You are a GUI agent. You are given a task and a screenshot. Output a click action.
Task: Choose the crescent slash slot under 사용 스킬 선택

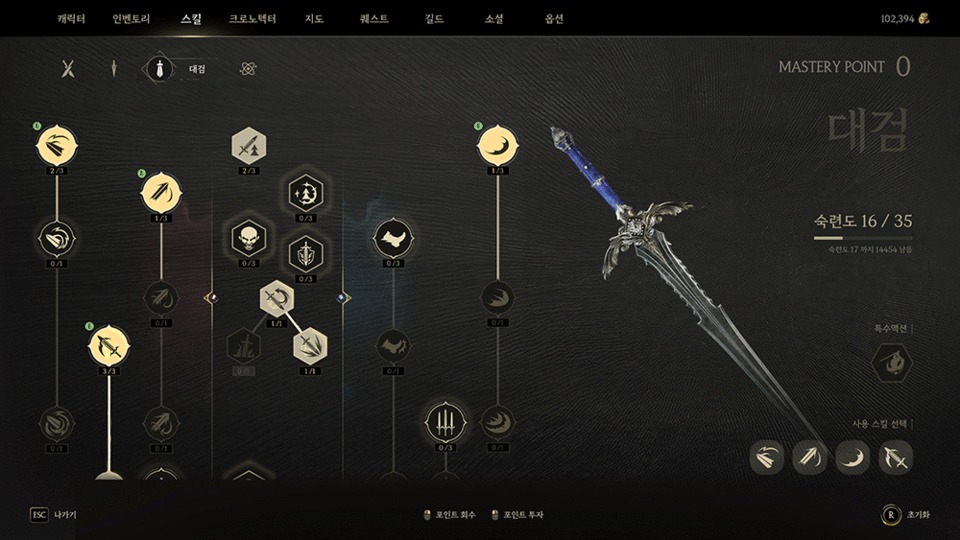click(x=853, y=457)
